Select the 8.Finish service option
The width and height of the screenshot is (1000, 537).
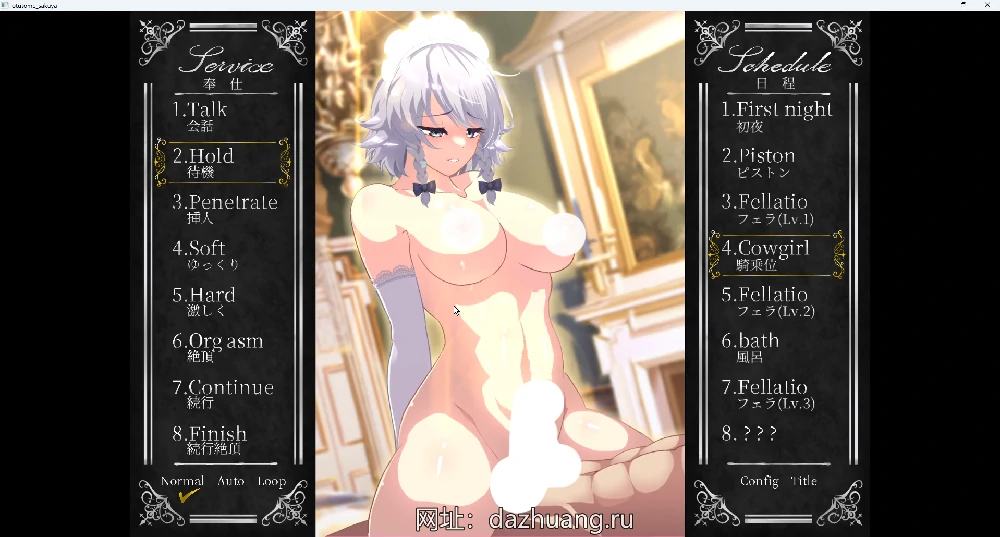coord(210,439)
